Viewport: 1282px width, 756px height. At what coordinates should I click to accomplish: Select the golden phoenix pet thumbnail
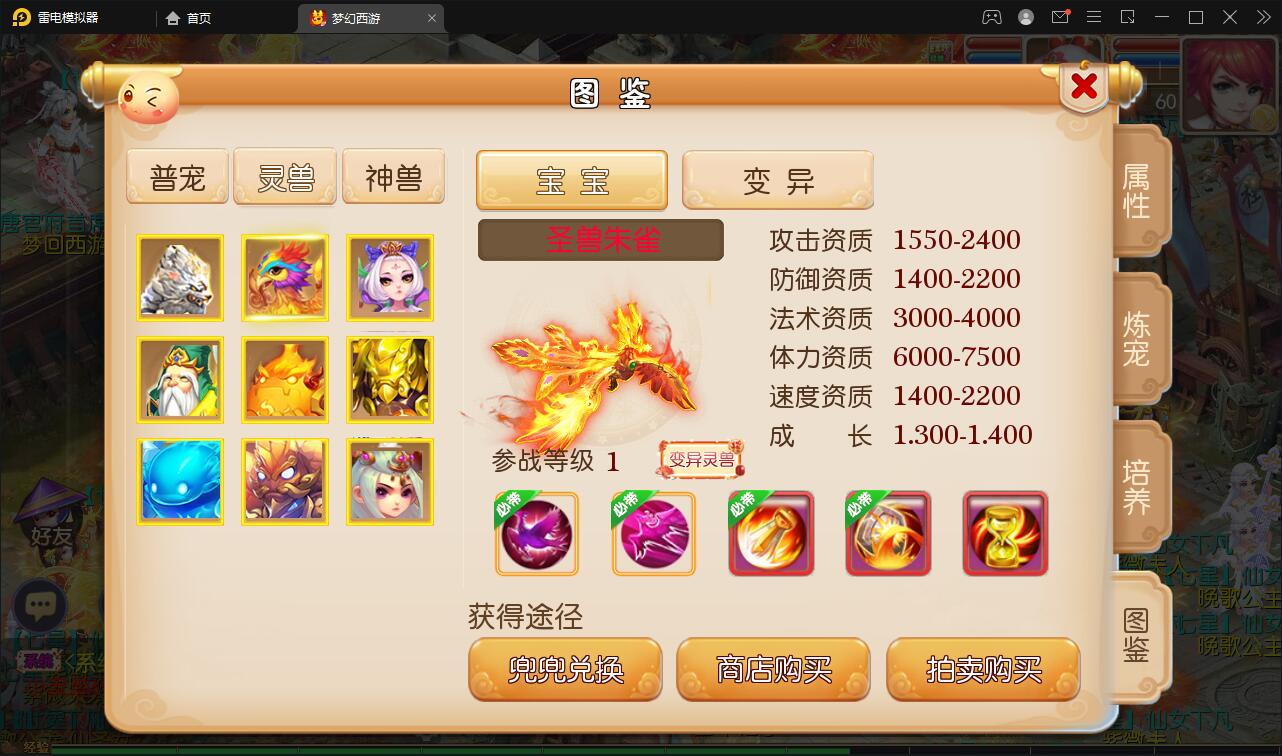pos(284,278)
